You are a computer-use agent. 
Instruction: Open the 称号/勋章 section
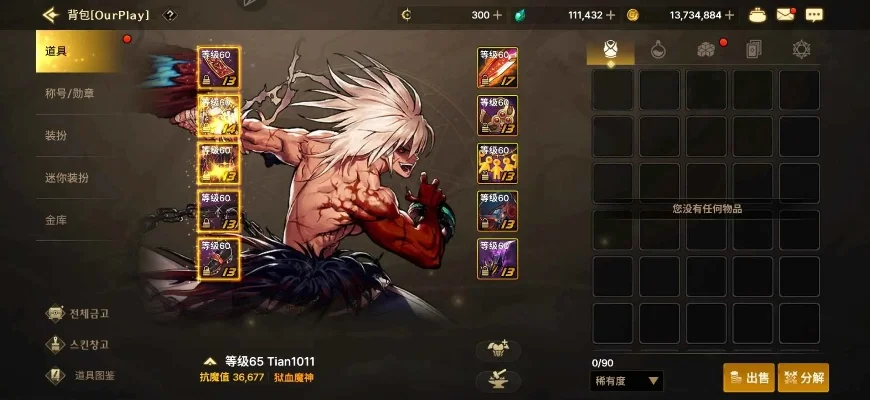pos(80,93)
